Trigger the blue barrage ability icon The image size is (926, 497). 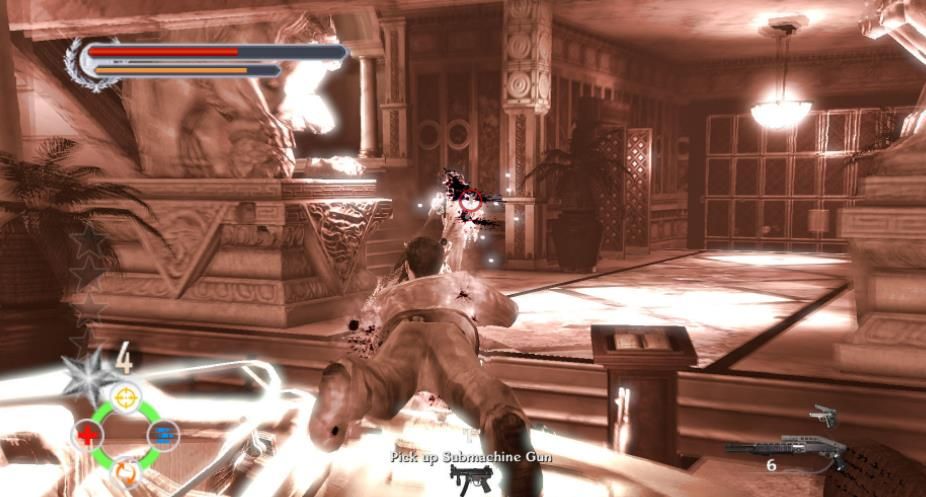coord(162,434)
